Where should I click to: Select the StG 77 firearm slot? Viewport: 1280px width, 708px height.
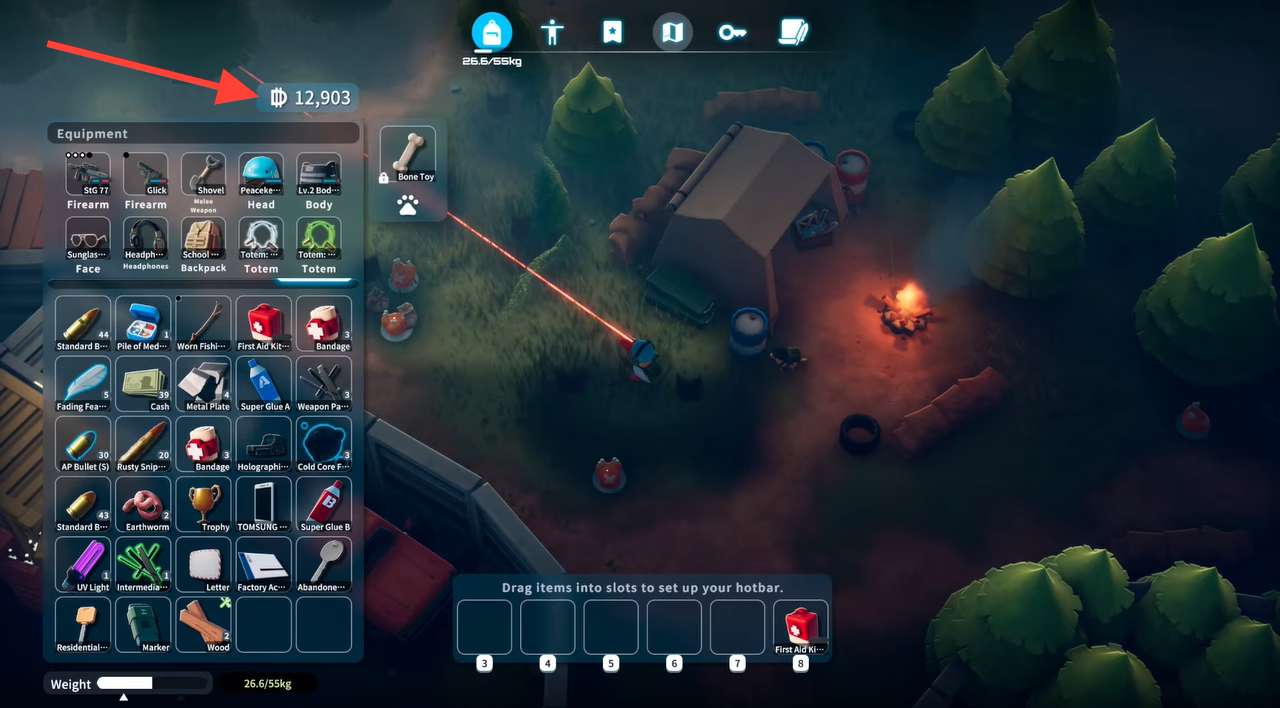(88, 175)
